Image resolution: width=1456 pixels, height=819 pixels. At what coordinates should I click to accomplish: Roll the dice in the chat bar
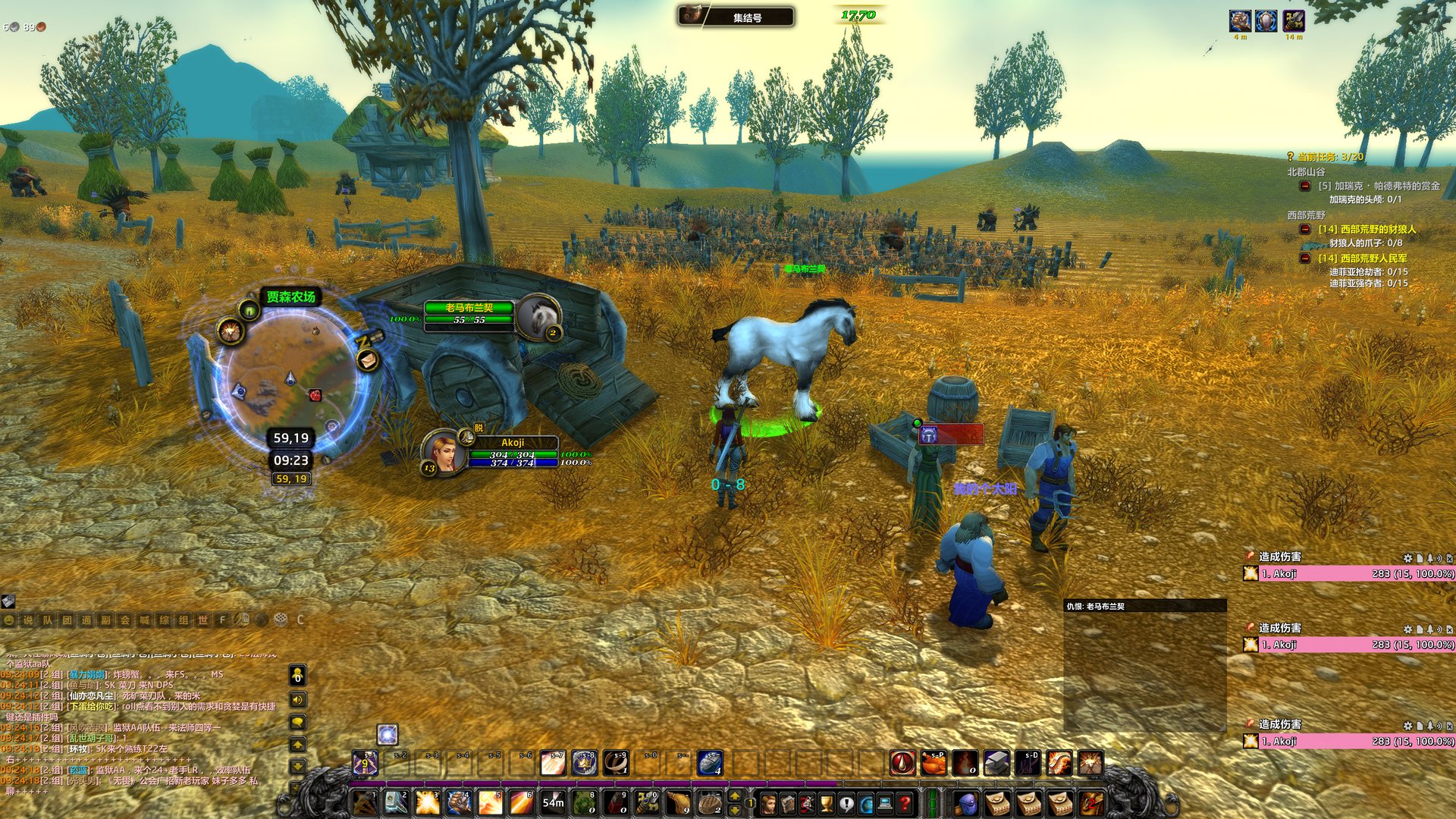pos(281,620)
